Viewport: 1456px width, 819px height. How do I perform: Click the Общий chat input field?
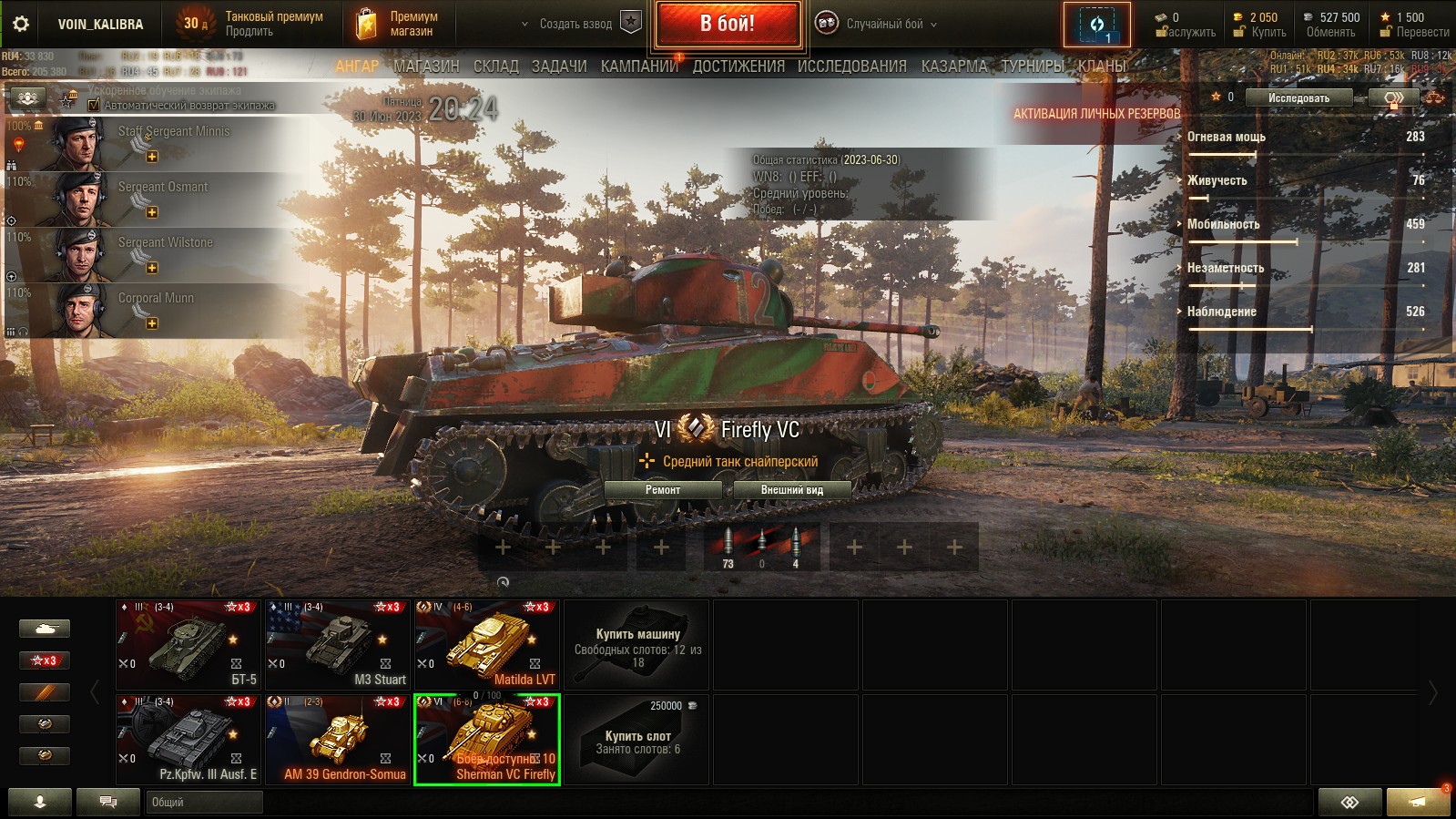(204, 802)
